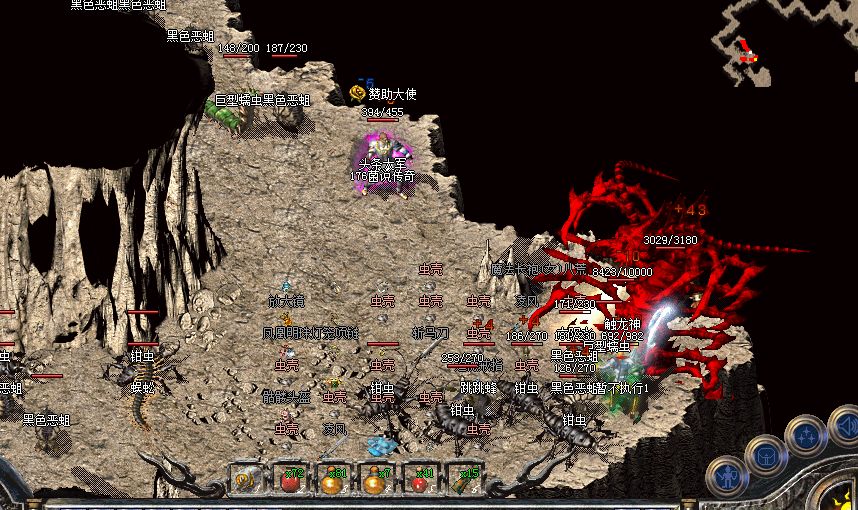The width and height of the screenshot is (858, 510).
Task: Use the golden potion stack of 81
Action: (x=333, y=480)
